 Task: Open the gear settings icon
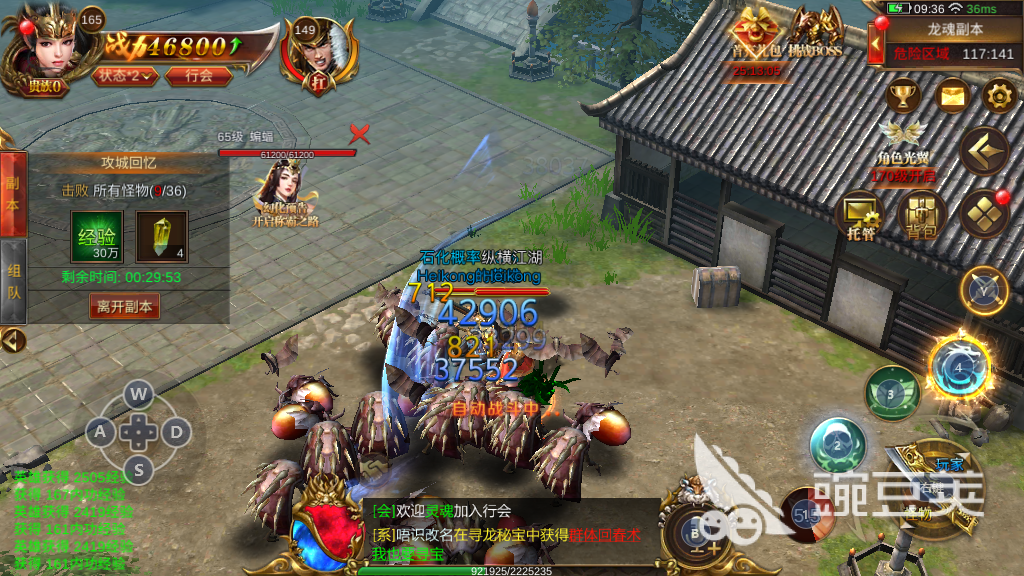[x=998, y=96]
